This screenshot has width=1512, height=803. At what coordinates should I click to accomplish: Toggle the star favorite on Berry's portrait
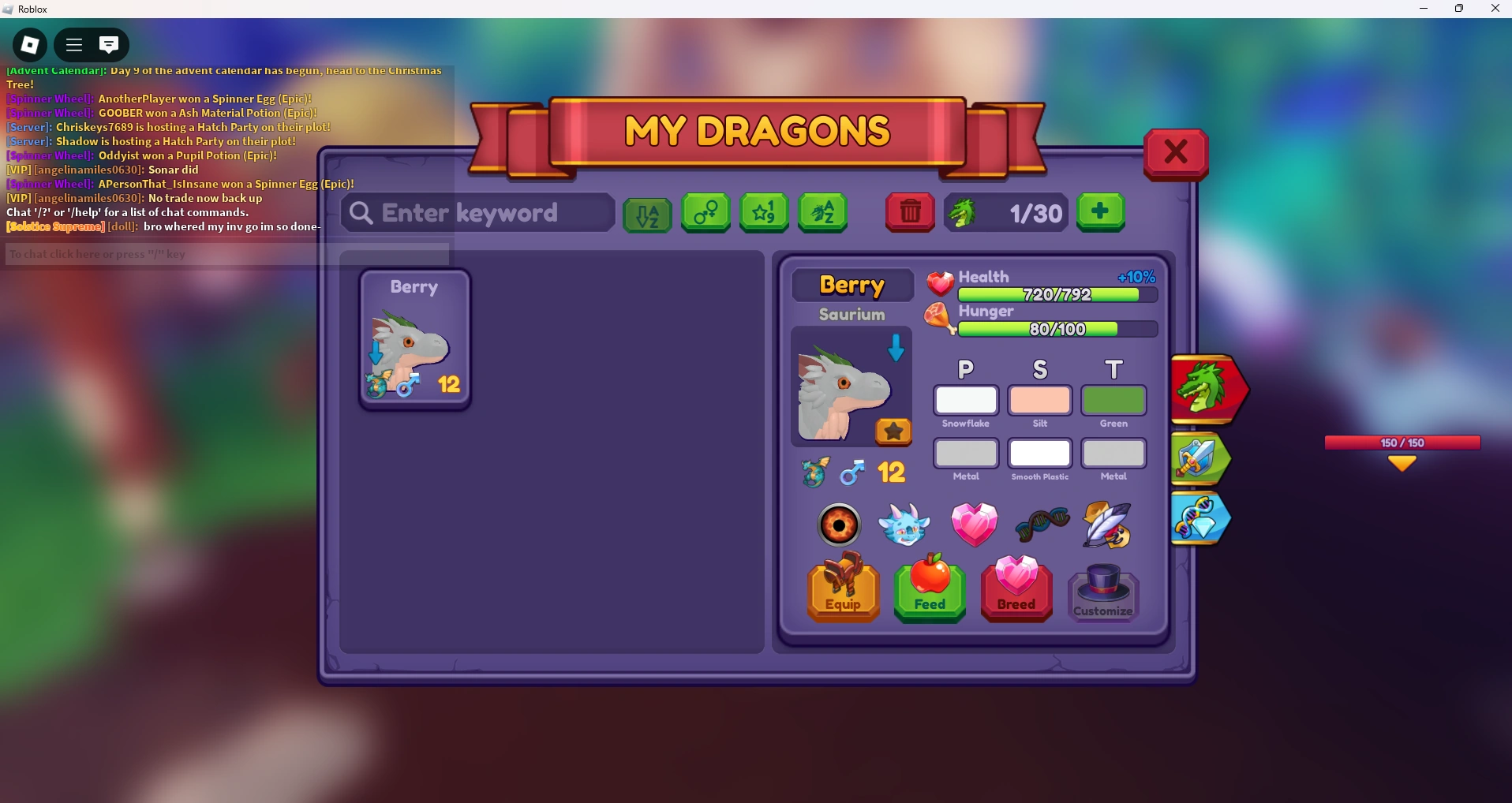tap(893, 432)
